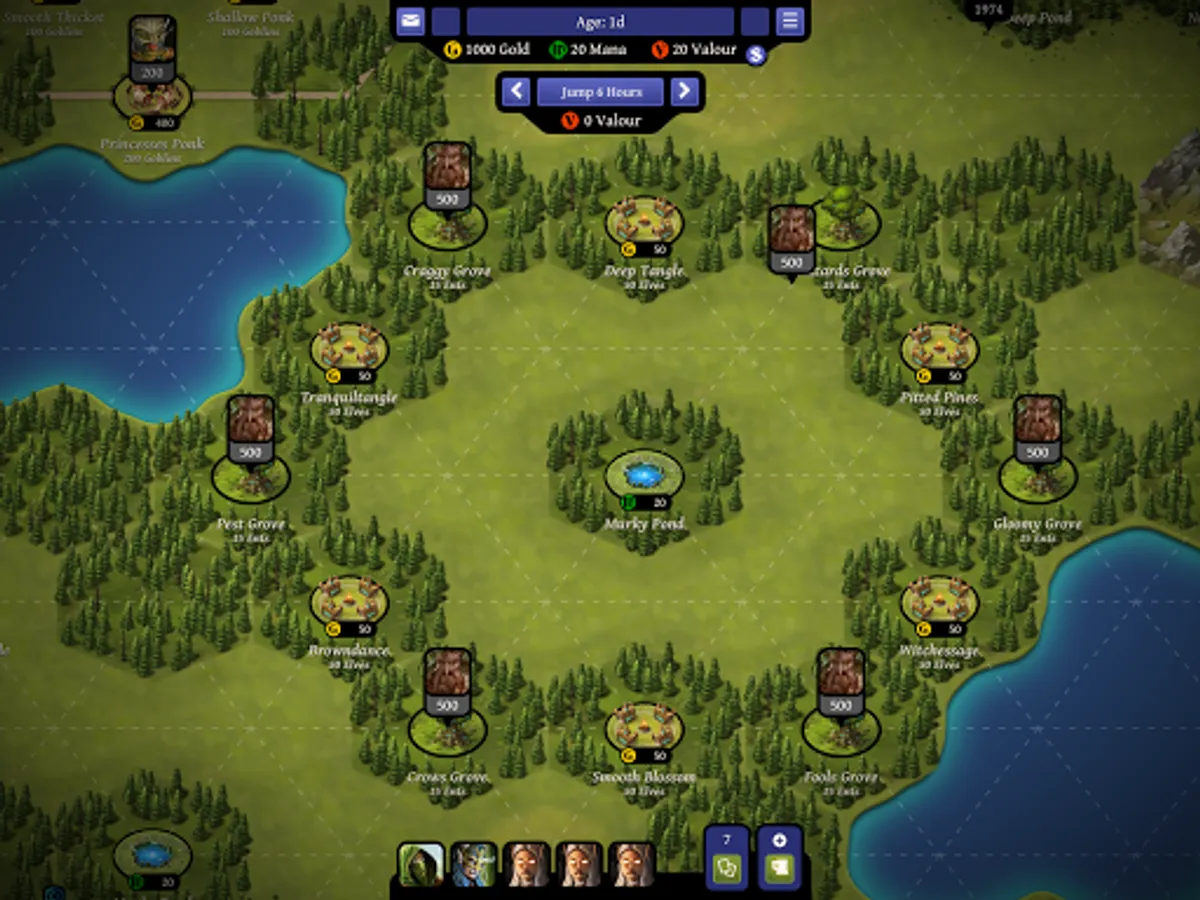Select the Craggy Grove army marker

coord(447,176)
